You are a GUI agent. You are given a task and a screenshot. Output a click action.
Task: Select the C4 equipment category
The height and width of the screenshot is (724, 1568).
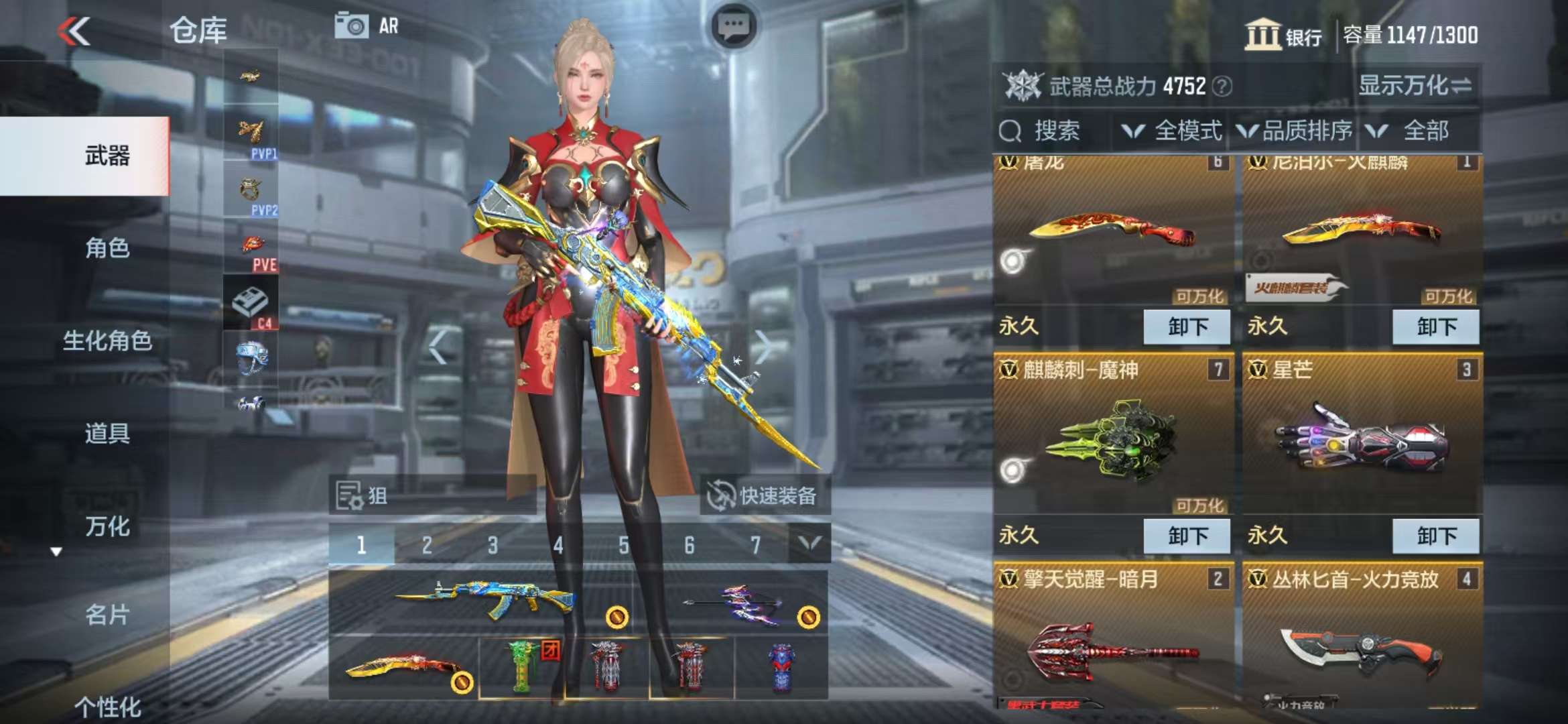pyautogui.click(x=251, y=305)
